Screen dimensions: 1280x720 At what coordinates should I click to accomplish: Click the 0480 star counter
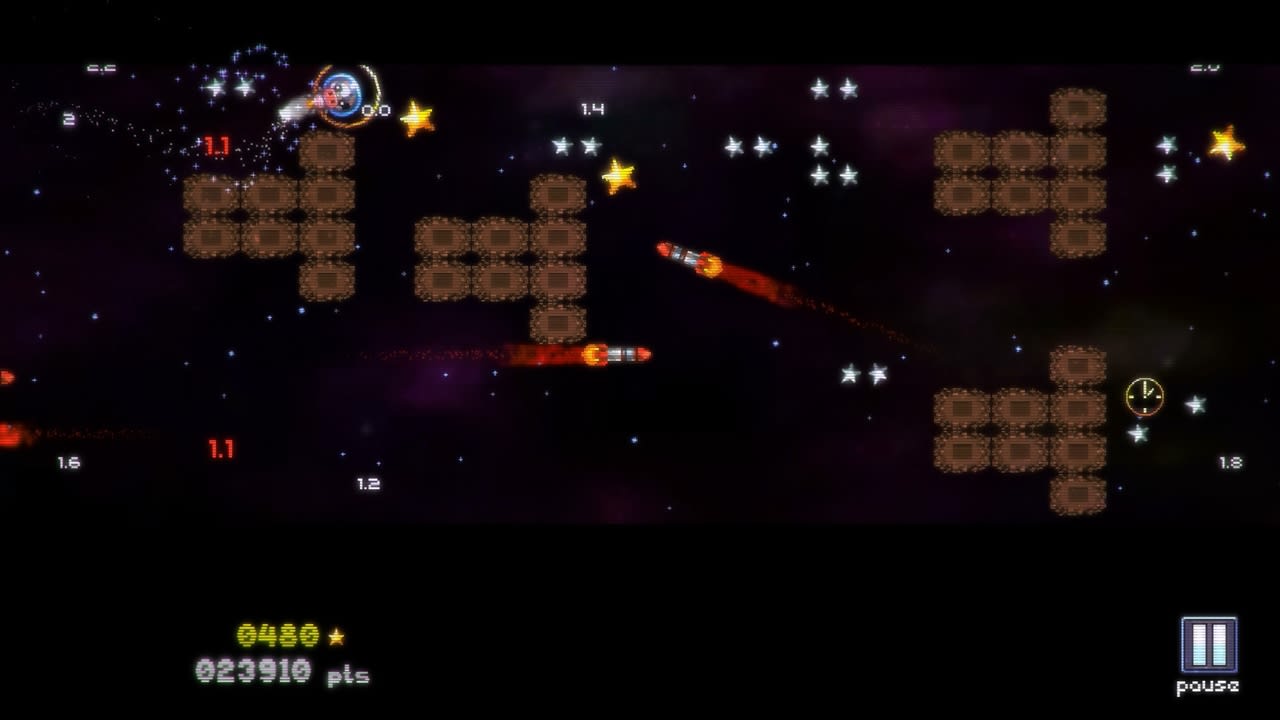(x=279, y=633)
